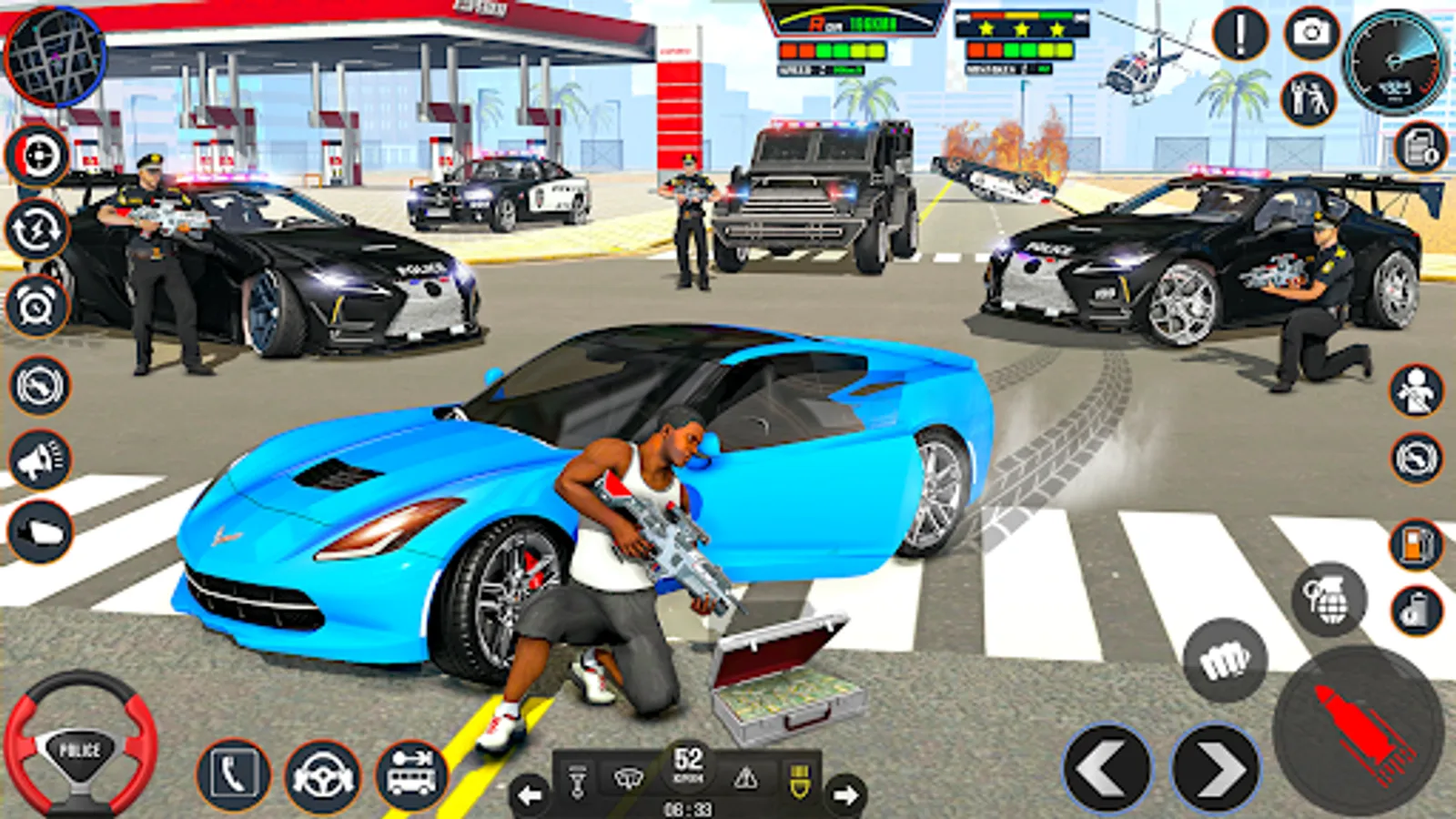Select the pedestrian walk mode icon at top-right
This screenshot has width=1456, height=819.
[x=1310, y=100]
